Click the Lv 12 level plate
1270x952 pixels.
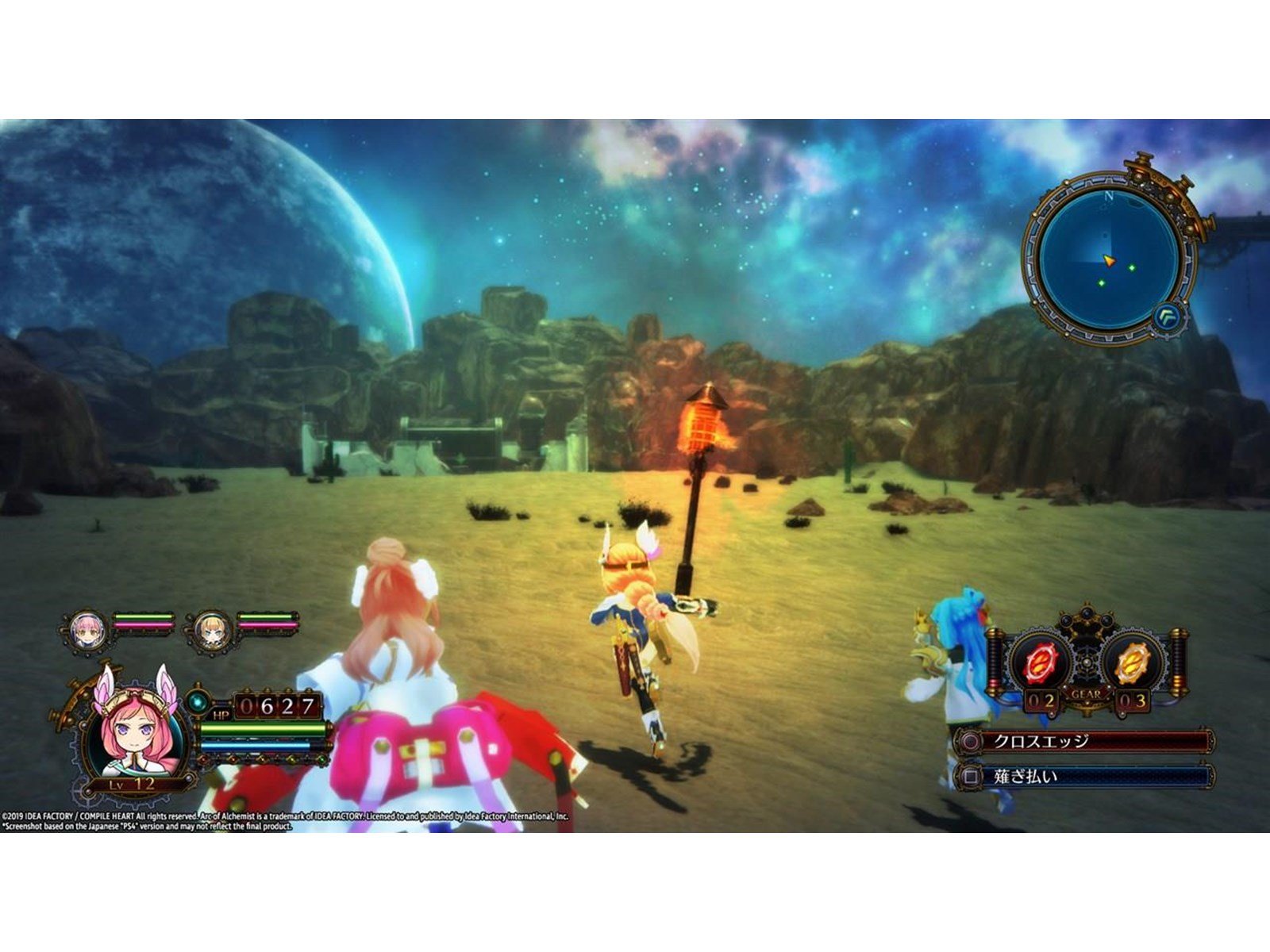click(129, 783)
